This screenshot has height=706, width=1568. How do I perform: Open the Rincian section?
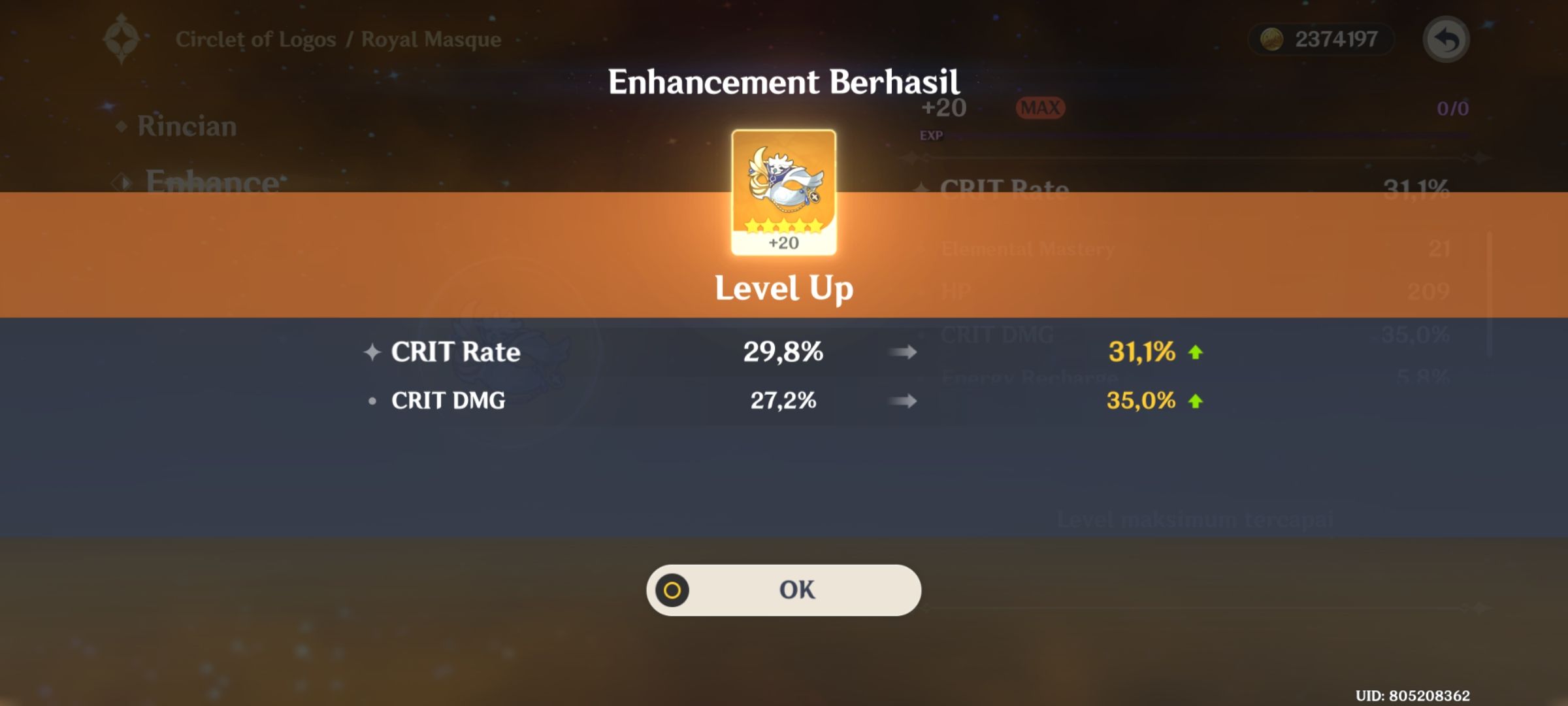186,126
